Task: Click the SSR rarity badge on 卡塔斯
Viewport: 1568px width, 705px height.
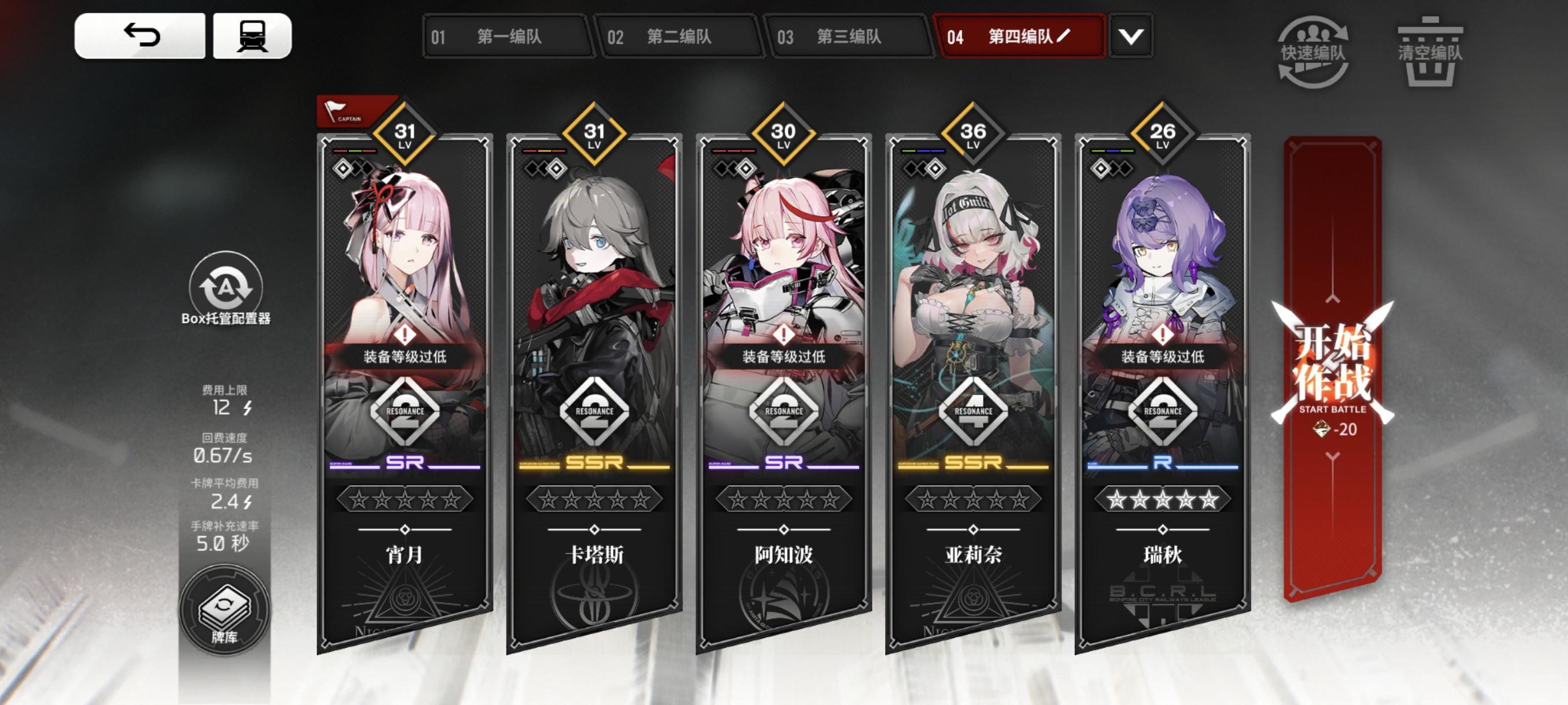Action: [x=593, y=463]
